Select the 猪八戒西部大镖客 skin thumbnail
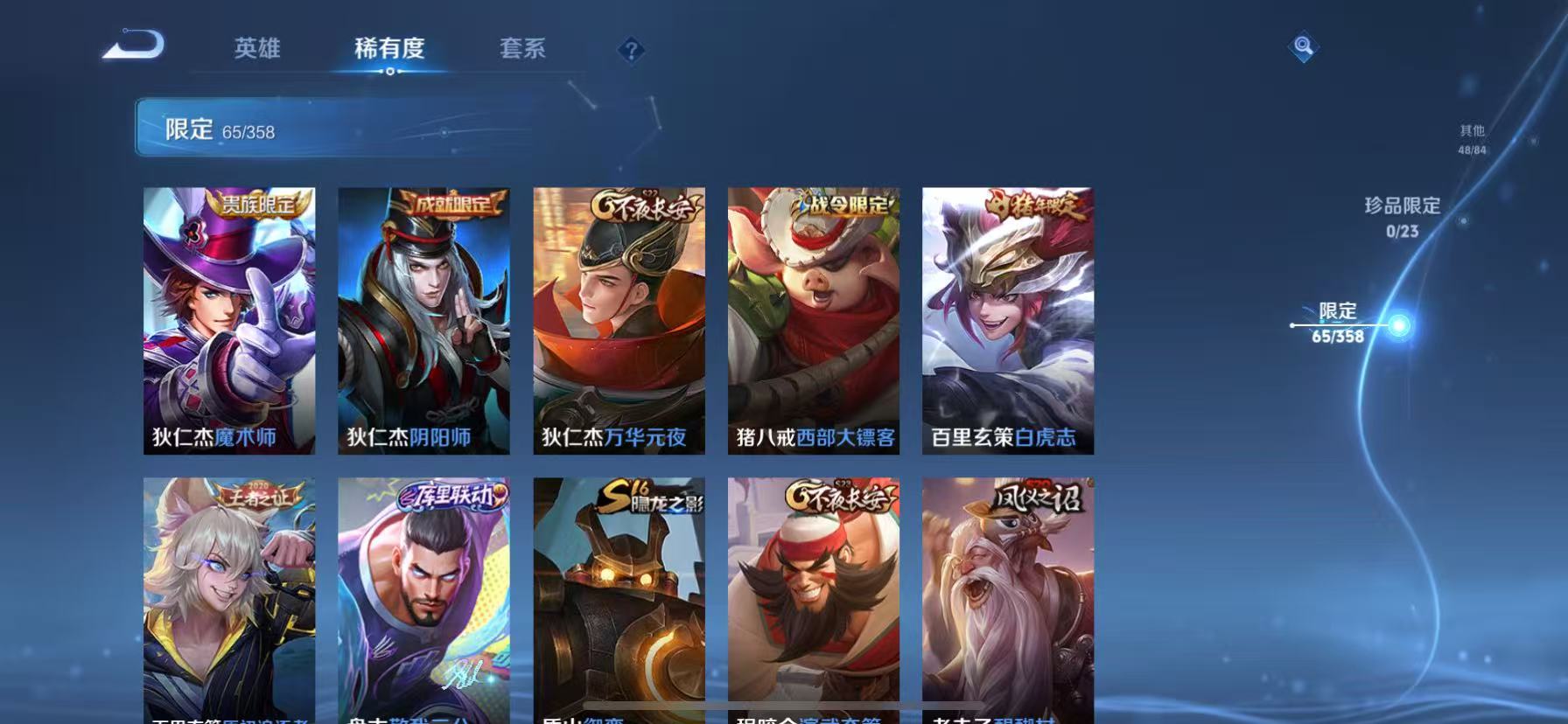 (813, 319)
